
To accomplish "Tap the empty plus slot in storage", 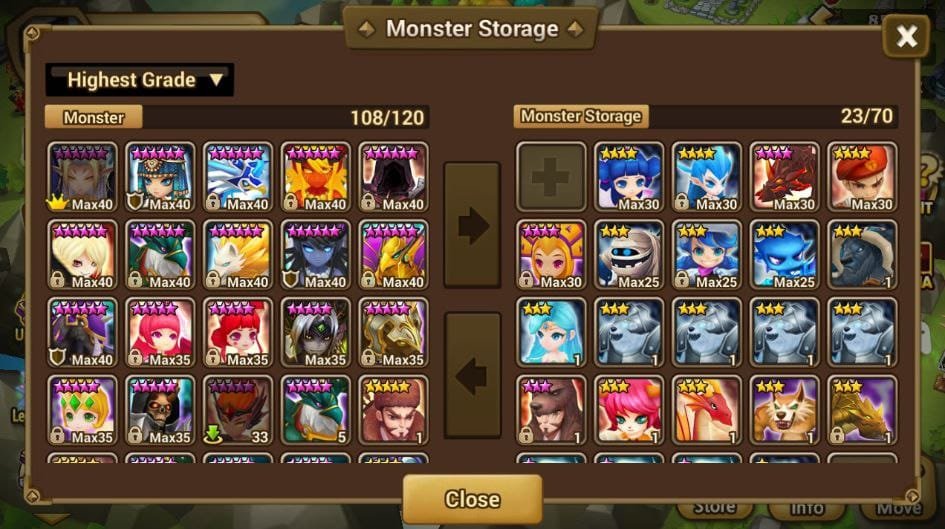I will point(551,176).
